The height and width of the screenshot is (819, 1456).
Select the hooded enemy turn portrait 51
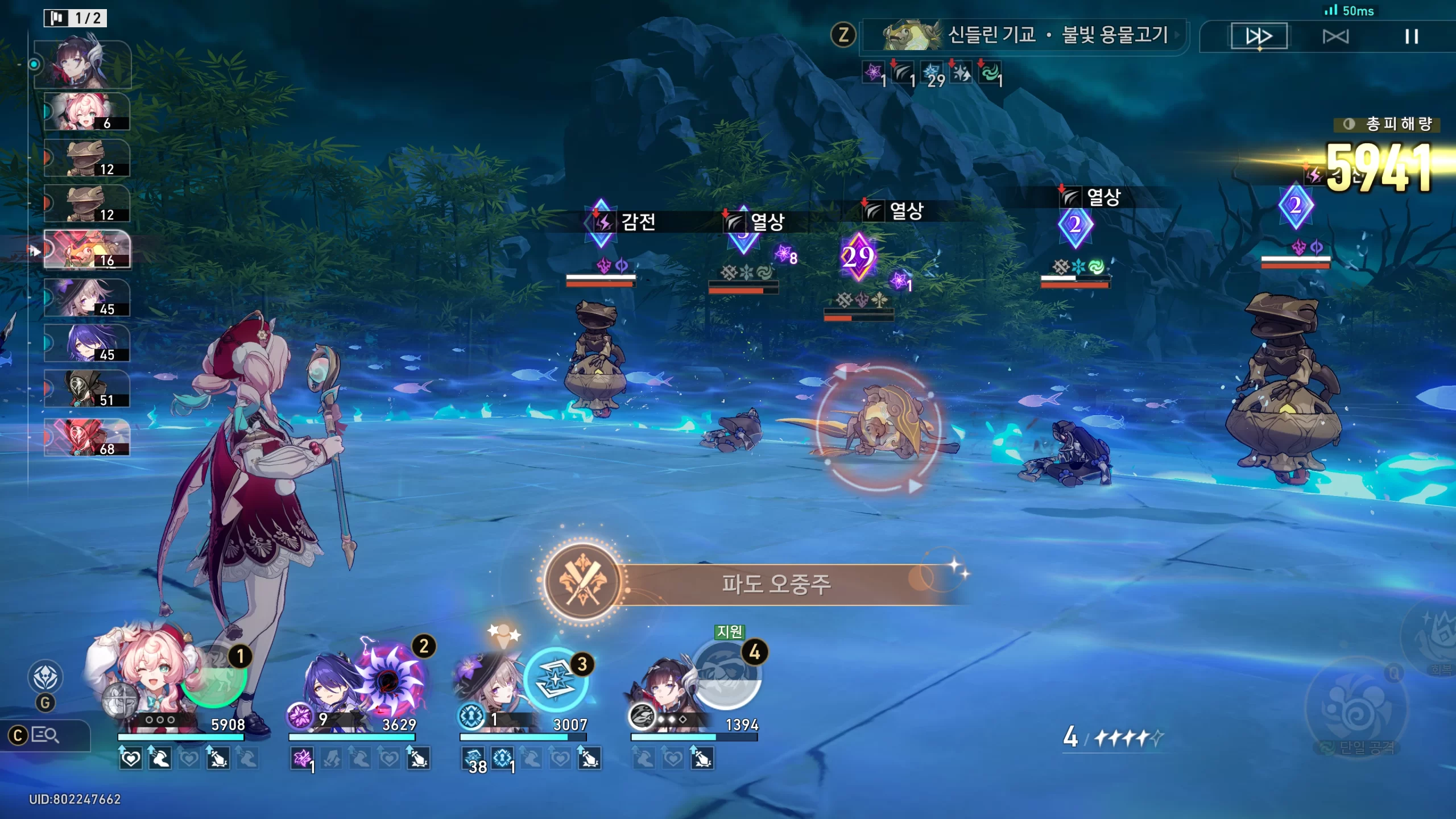pyautogui.click(x=87, y=388)
